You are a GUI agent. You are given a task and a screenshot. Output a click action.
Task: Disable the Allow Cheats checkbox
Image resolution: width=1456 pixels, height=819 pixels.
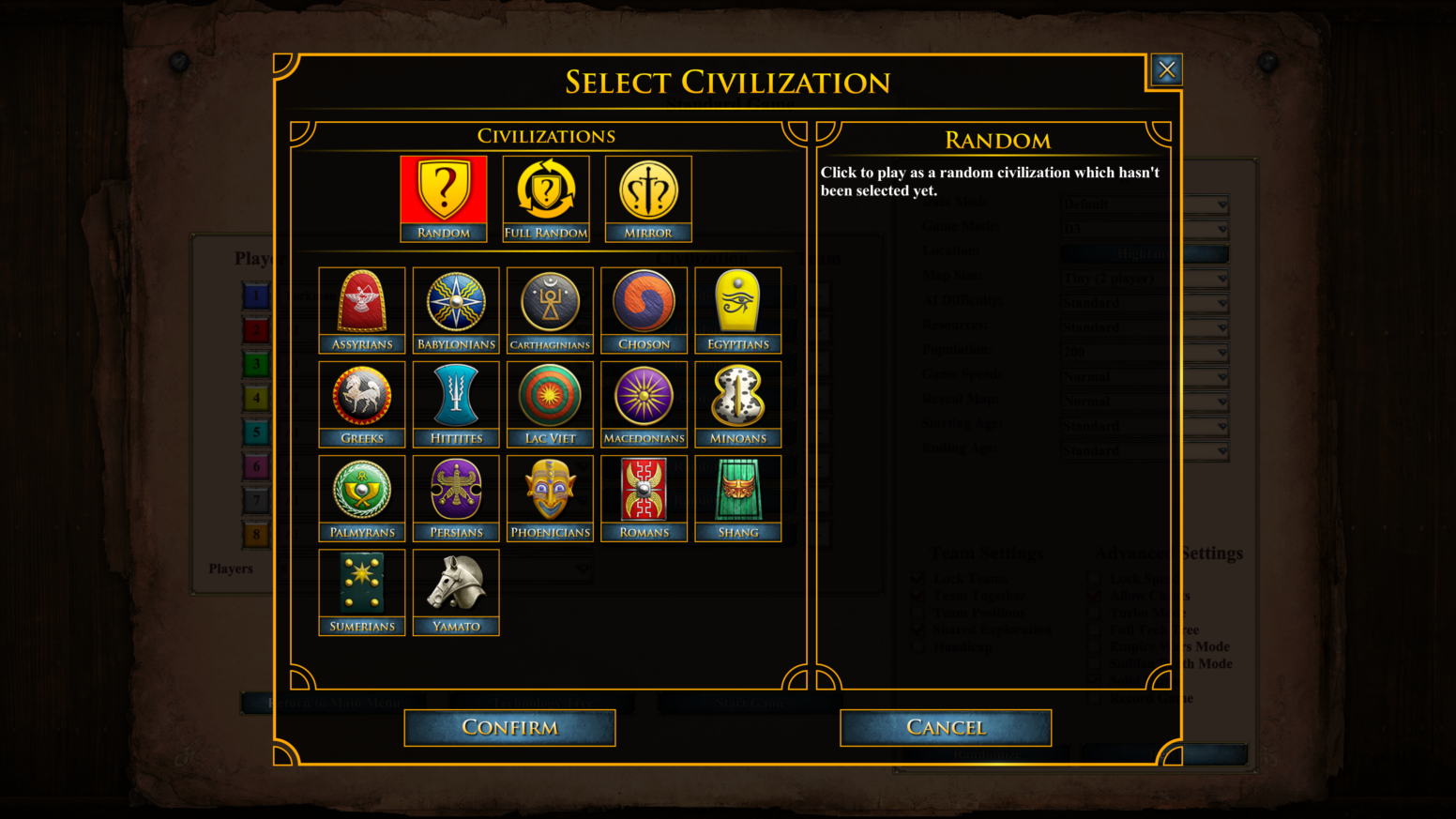click(x=1094, y=595)
